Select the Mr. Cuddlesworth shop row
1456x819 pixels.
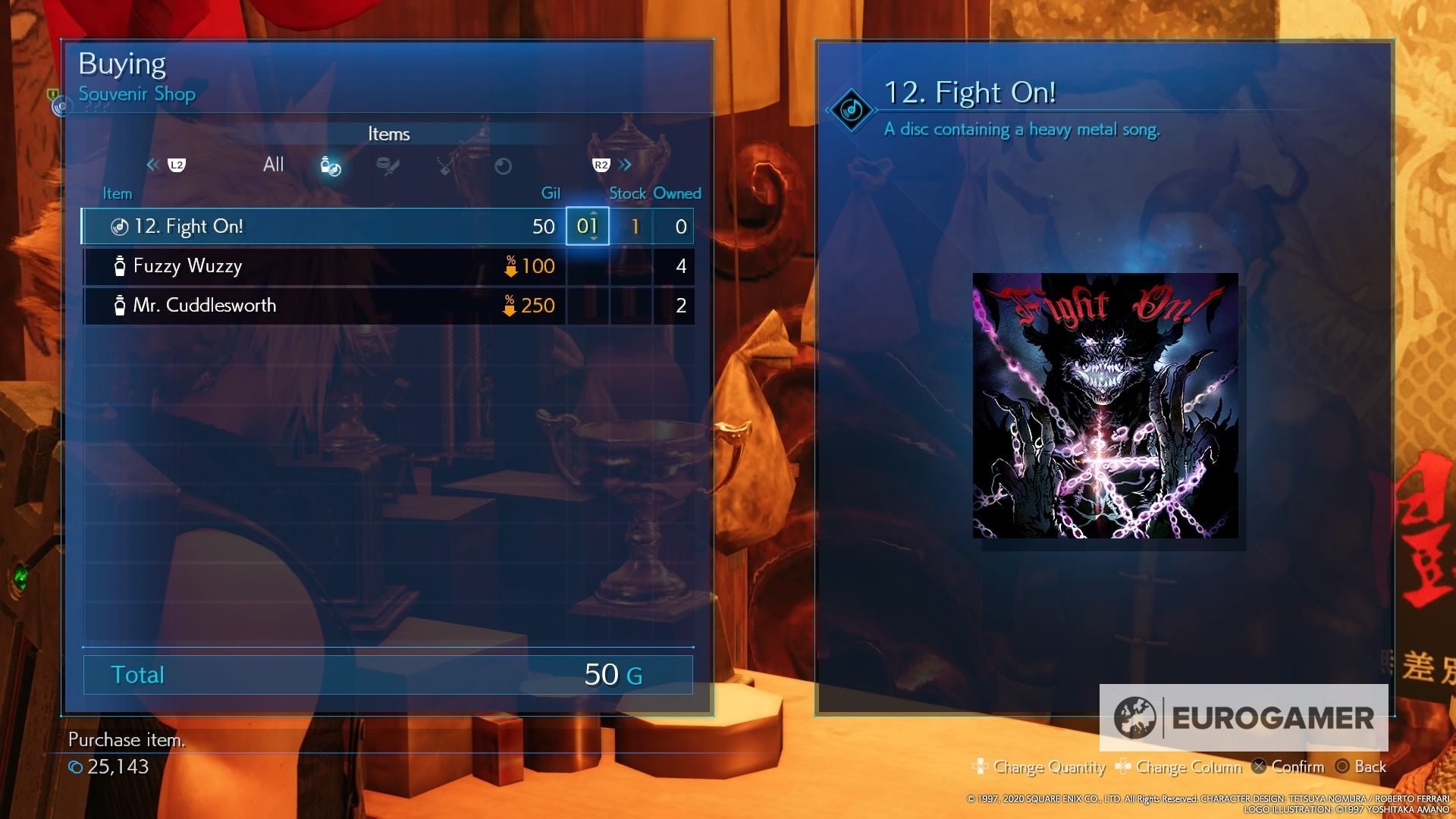click(x=326, y=305)
